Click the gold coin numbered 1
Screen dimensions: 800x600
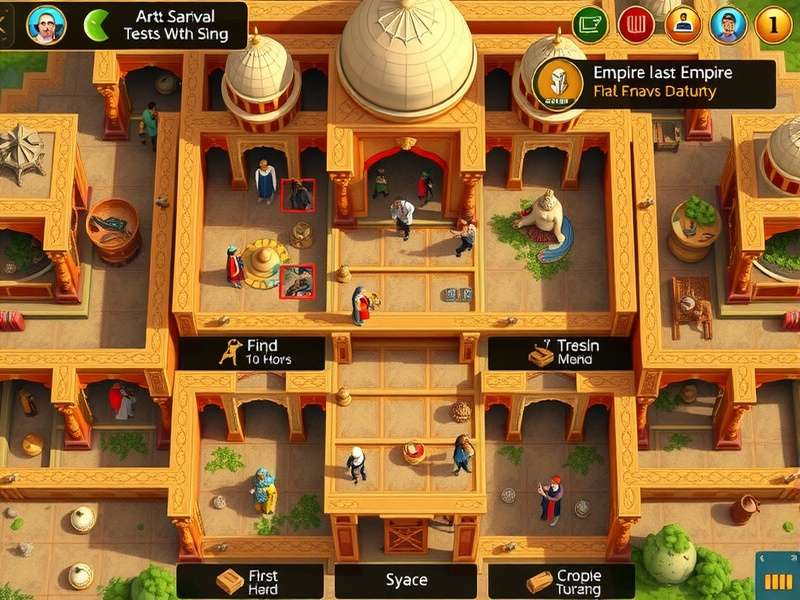(773, 24)
